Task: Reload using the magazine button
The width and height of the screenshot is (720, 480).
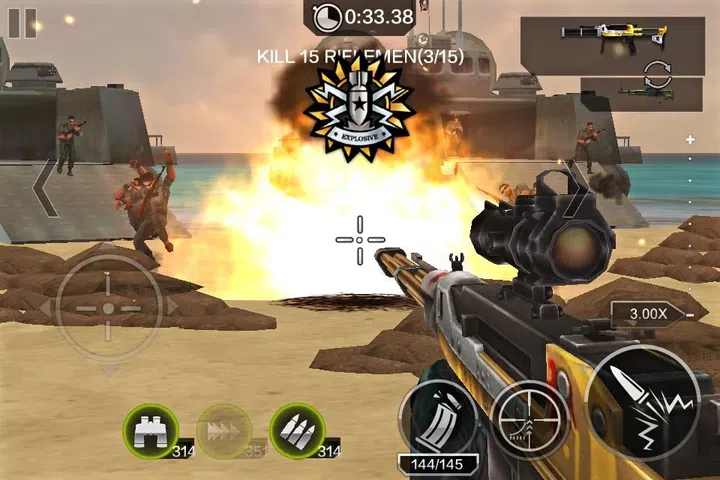Action: (x=437, y=418)
